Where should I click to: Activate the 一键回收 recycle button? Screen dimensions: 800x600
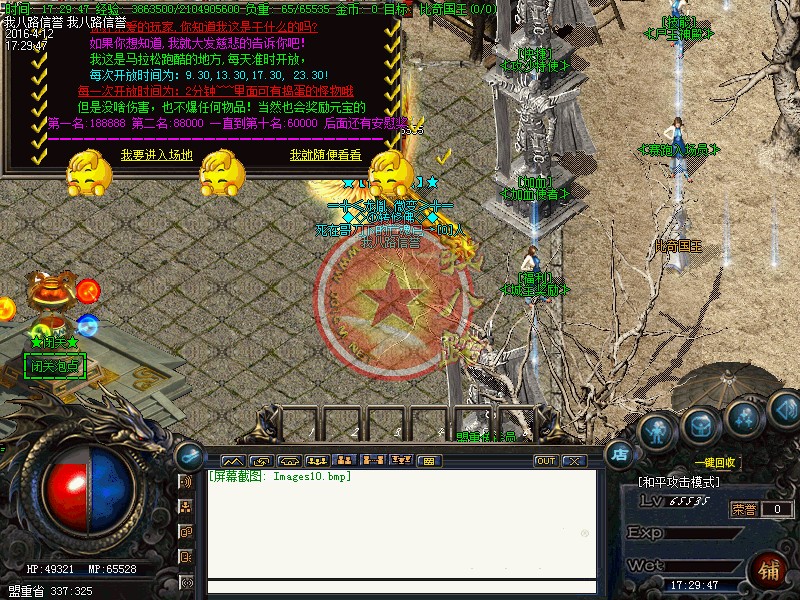[717, 462]
